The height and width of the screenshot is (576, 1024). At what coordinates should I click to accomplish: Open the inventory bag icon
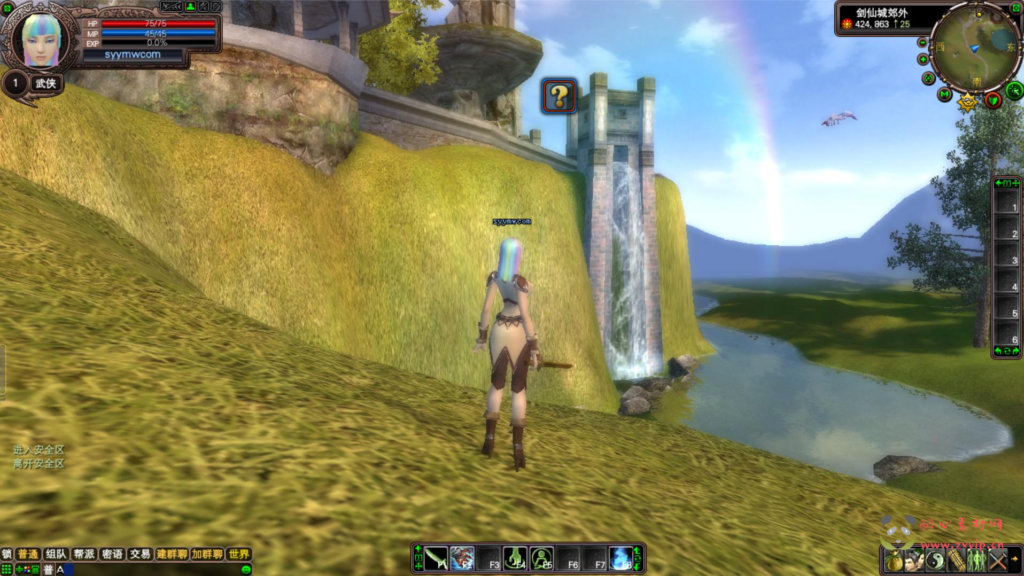[x=895, y=561]
